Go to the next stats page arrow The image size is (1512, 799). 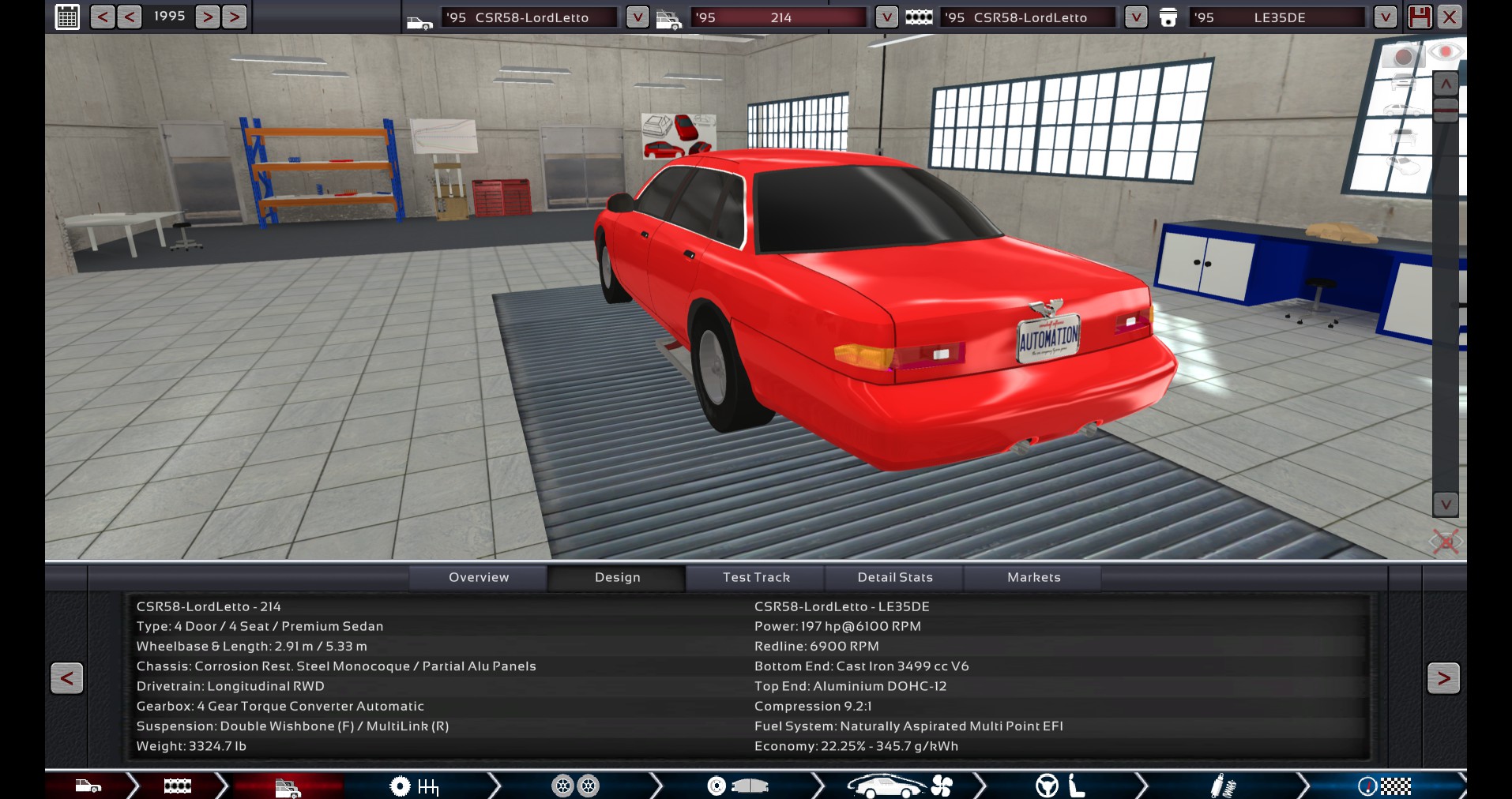pyautogui.click(x=1443, y=677)
